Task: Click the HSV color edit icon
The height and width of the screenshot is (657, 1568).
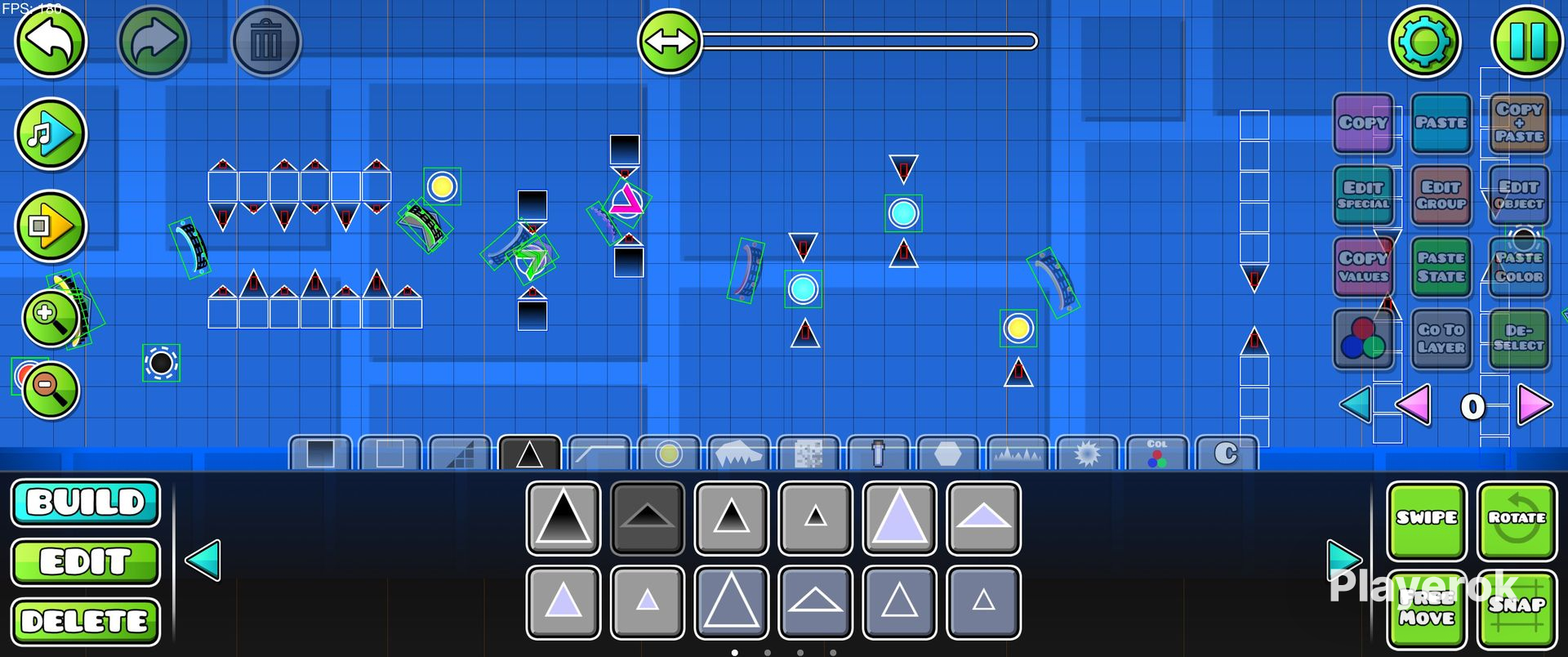Action: pyautogui.click(x=1363, y=340)
